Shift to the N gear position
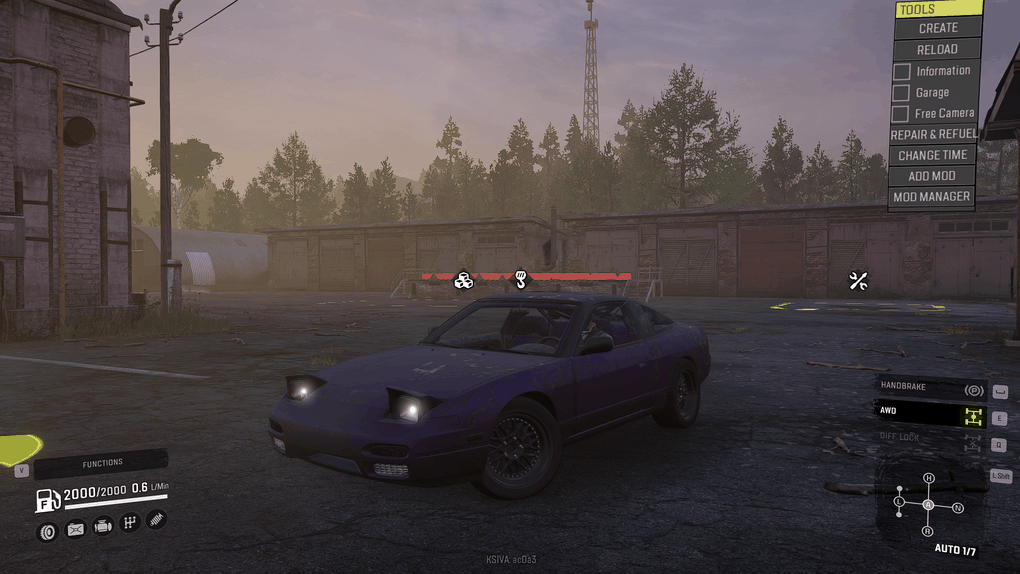Screen dimensions: 1020x574 click(x=957, y=508)
